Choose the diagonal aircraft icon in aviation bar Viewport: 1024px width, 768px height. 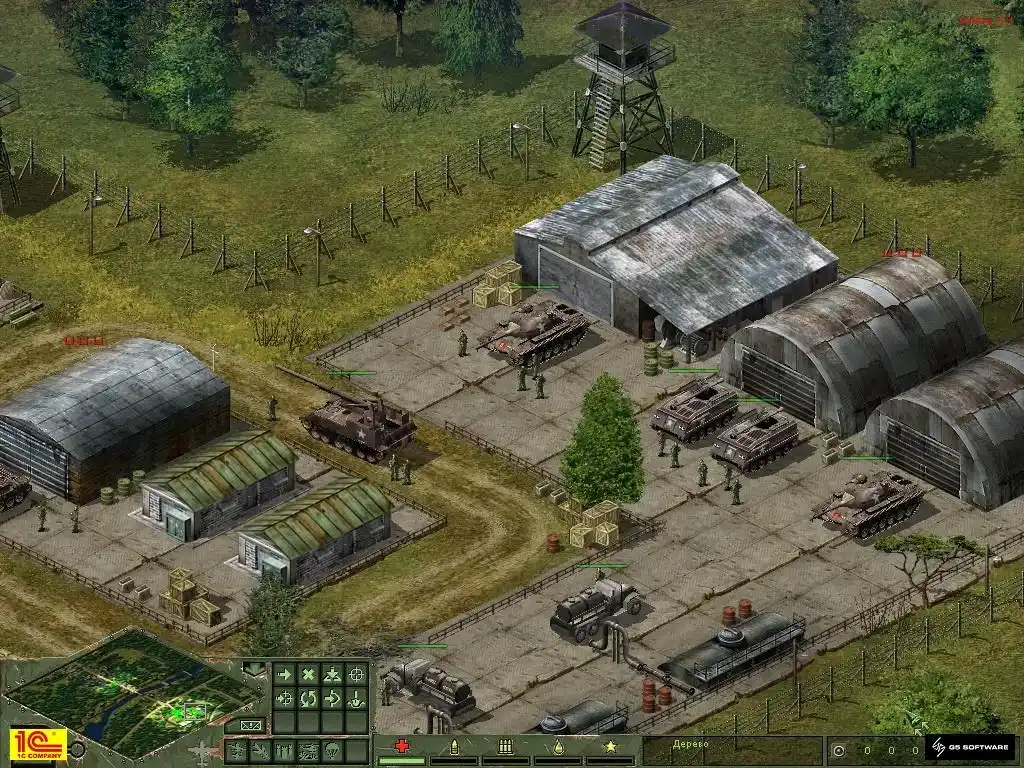pos(261,750)
